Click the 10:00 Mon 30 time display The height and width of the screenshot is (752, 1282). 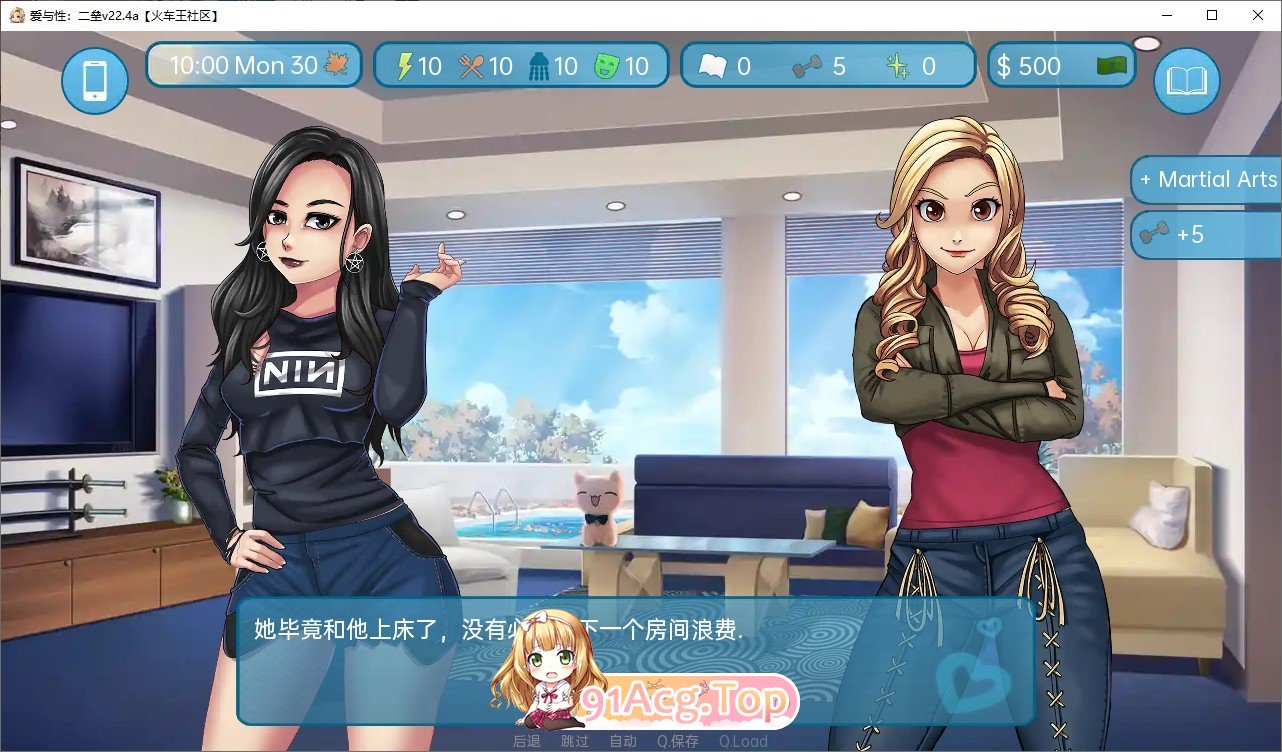tap(247, 64)
